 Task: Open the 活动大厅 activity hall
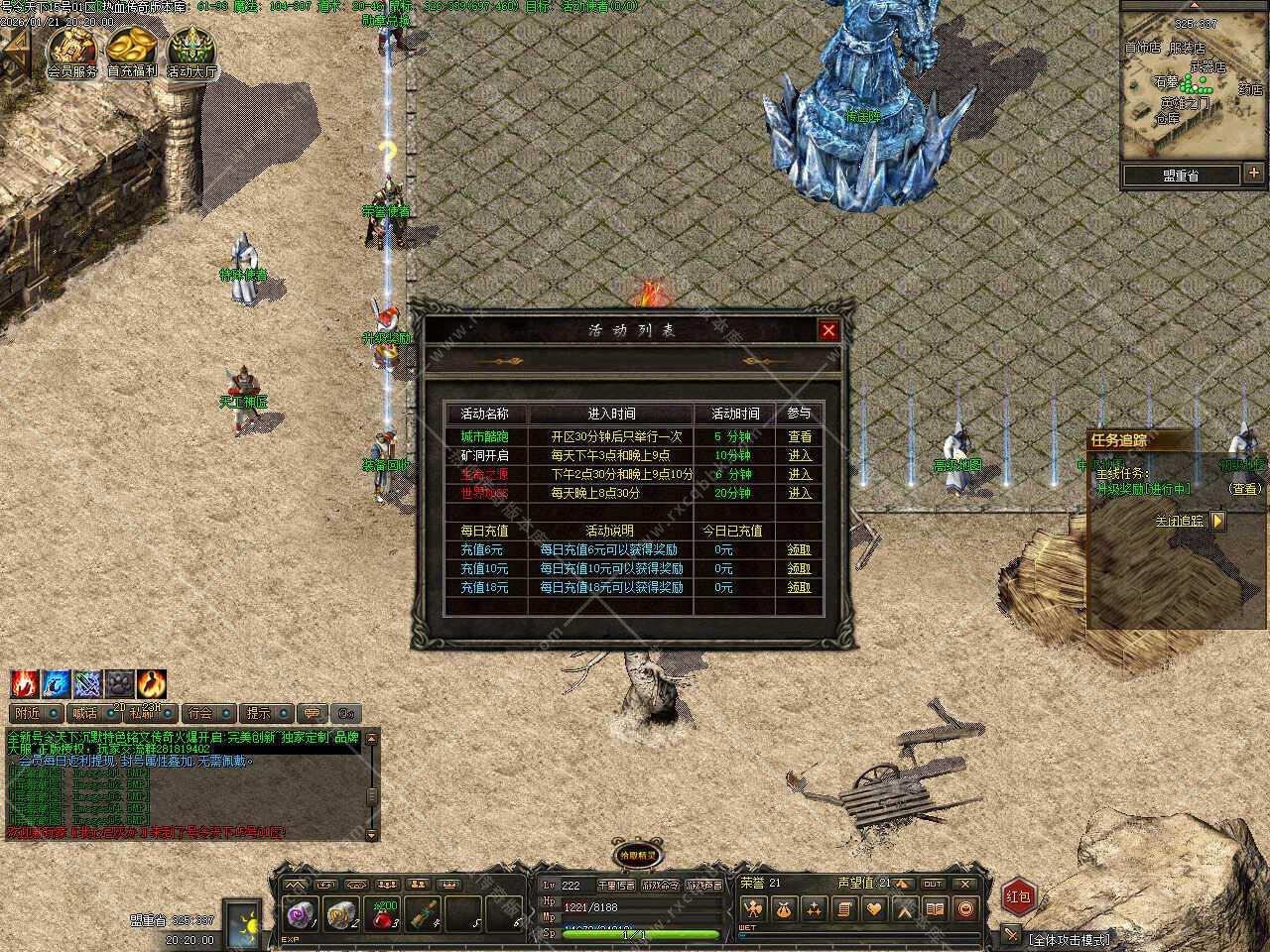tap(191, 52)
